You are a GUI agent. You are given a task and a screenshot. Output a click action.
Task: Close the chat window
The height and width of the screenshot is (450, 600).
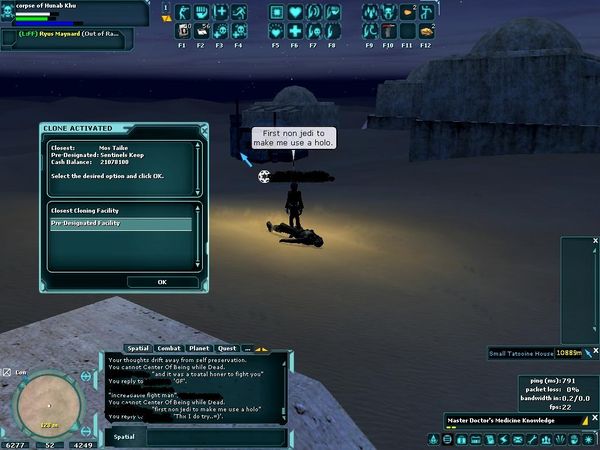[288, 353]
